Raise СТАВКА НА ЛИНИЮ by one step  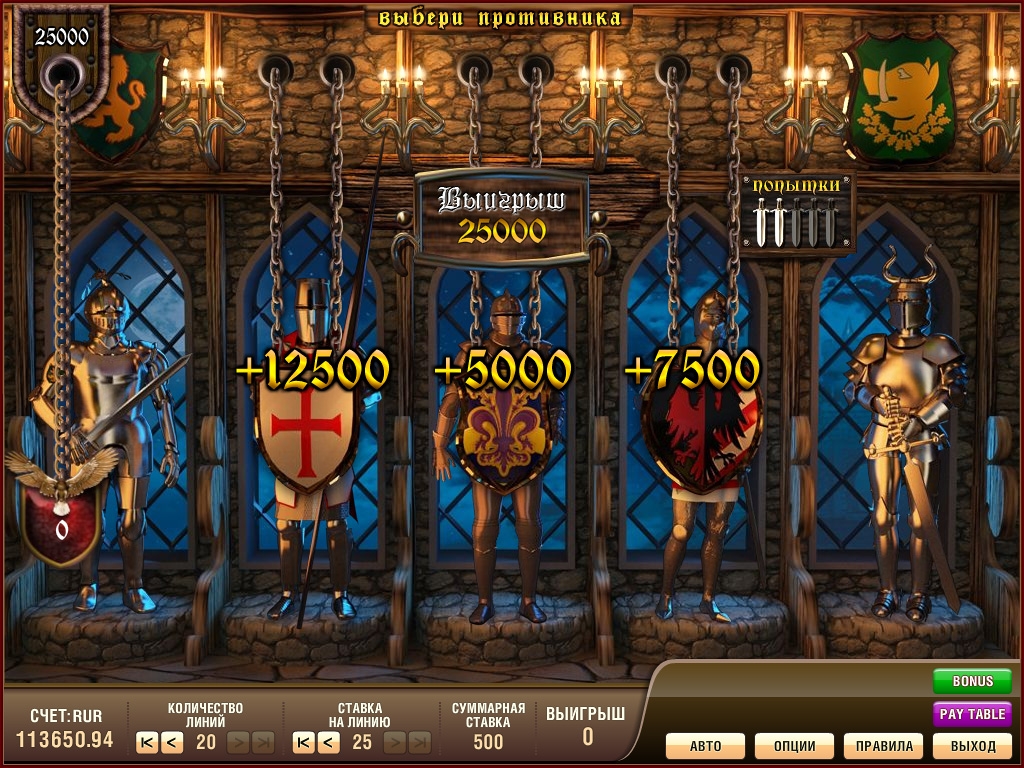pyautogui.click(x=395, y=742)
